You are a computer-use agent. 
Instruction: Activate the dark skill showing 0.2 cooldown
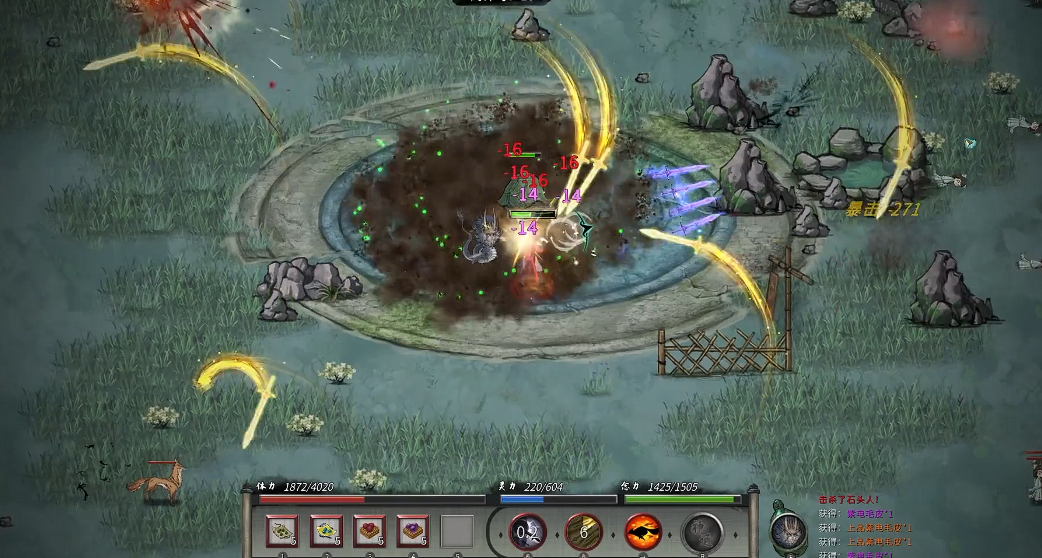point(527,532)
